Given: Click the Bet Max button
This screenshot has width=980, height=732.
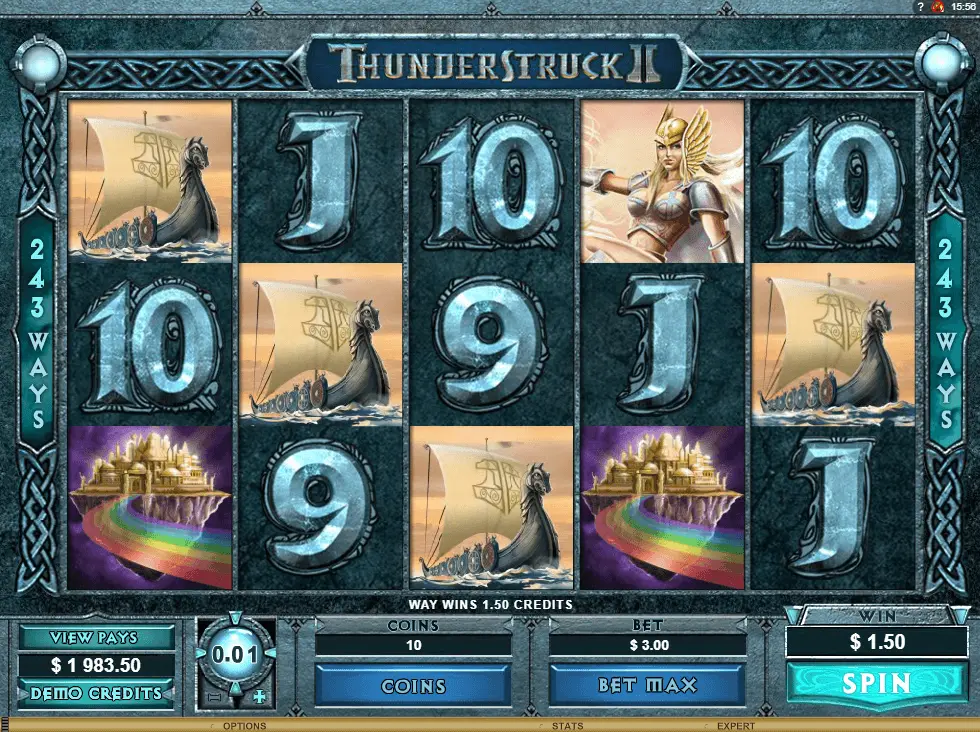Looking at the screenshot, I should pos(646,686).
